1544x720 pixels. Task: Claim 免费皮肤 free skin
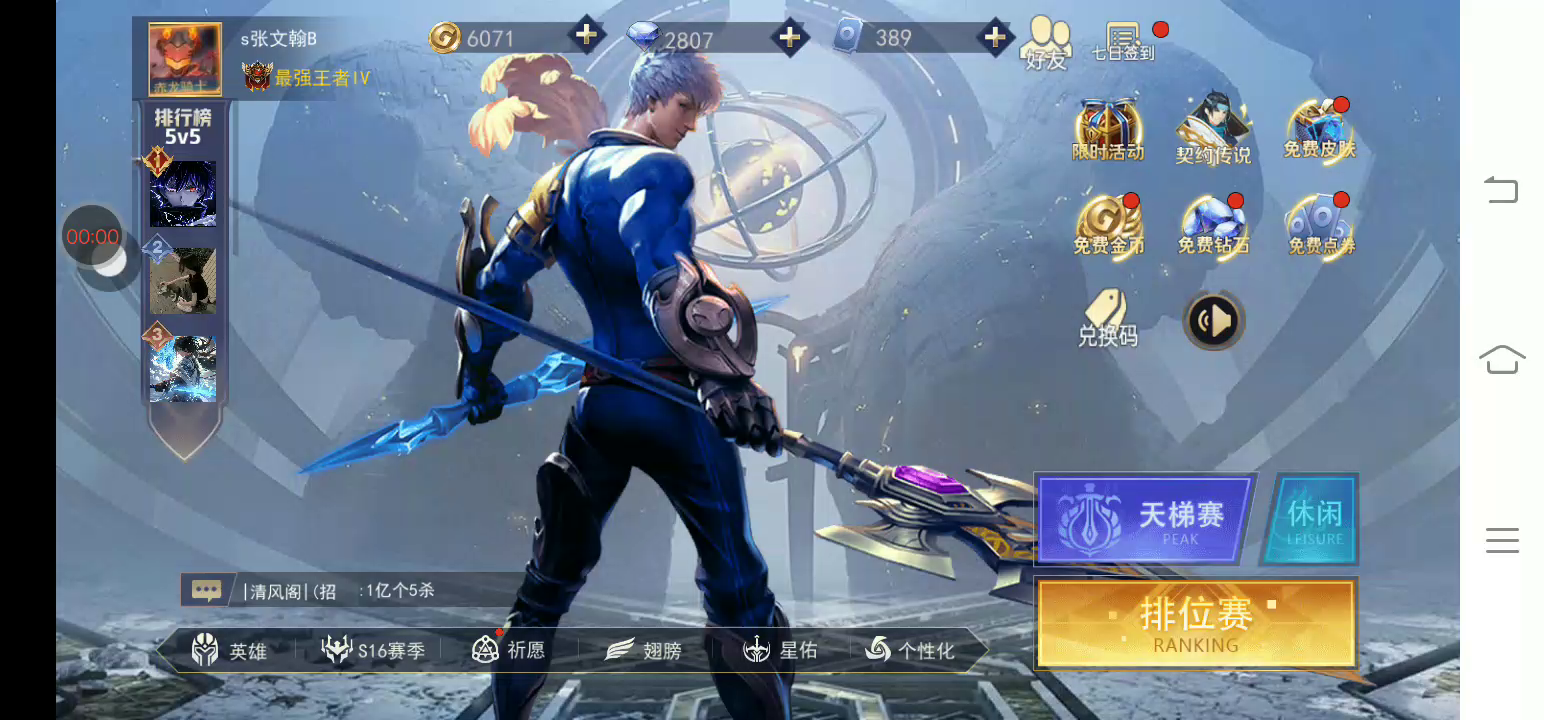(1320, 131)
